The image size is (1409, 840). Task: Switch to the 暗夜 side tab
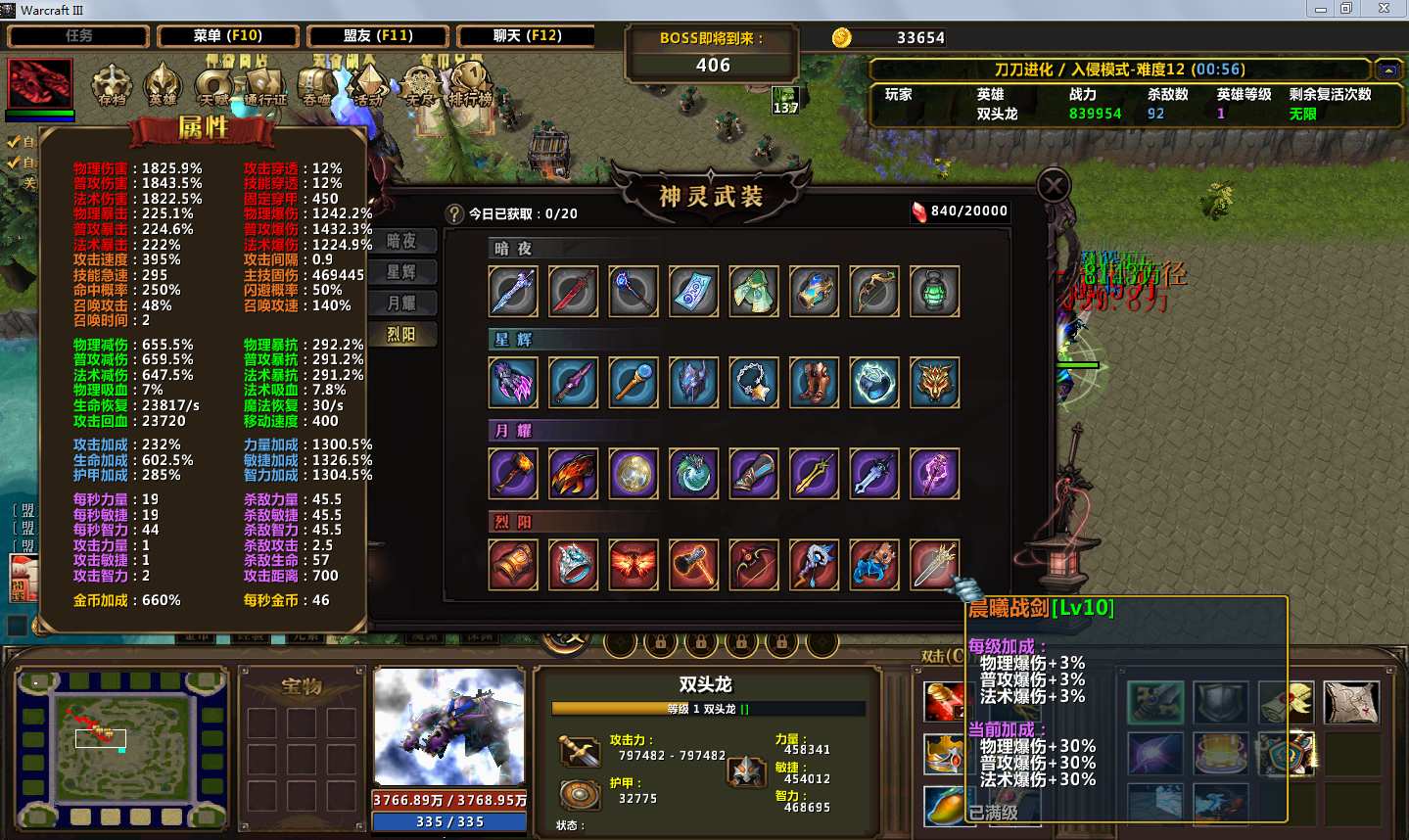pos(401,241)
